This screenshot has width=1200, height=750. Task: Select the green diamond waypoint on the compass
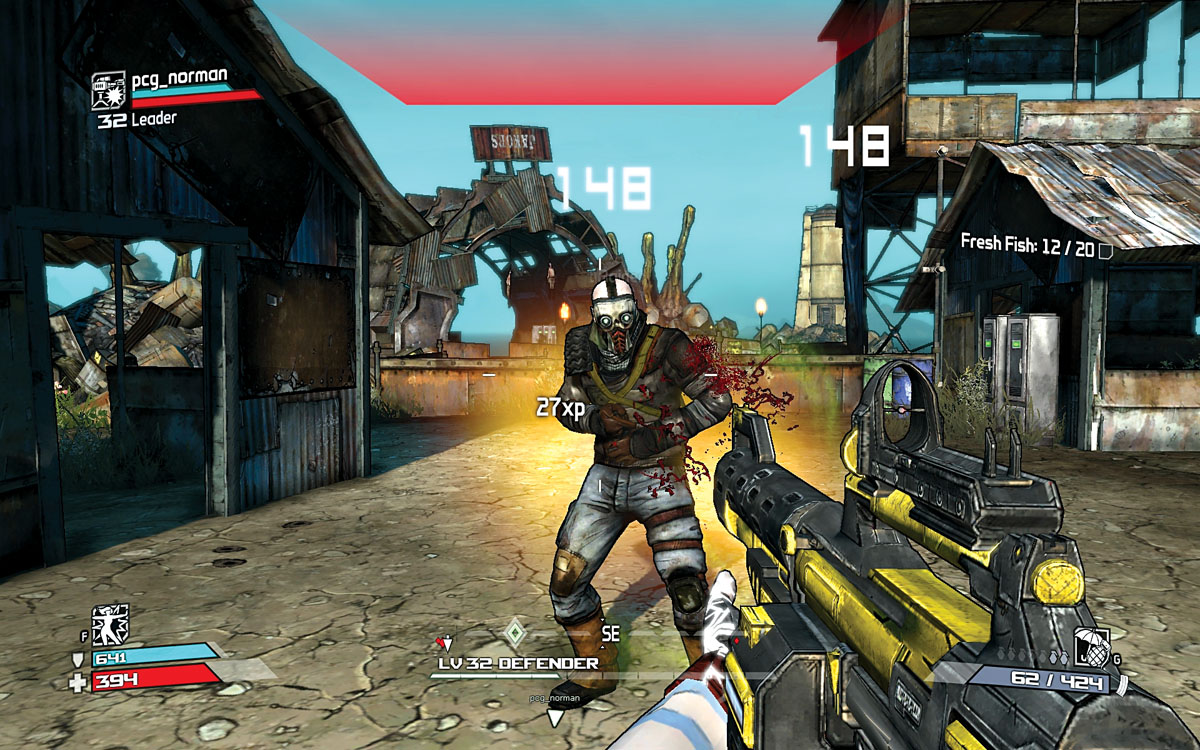tap(514, 632)
